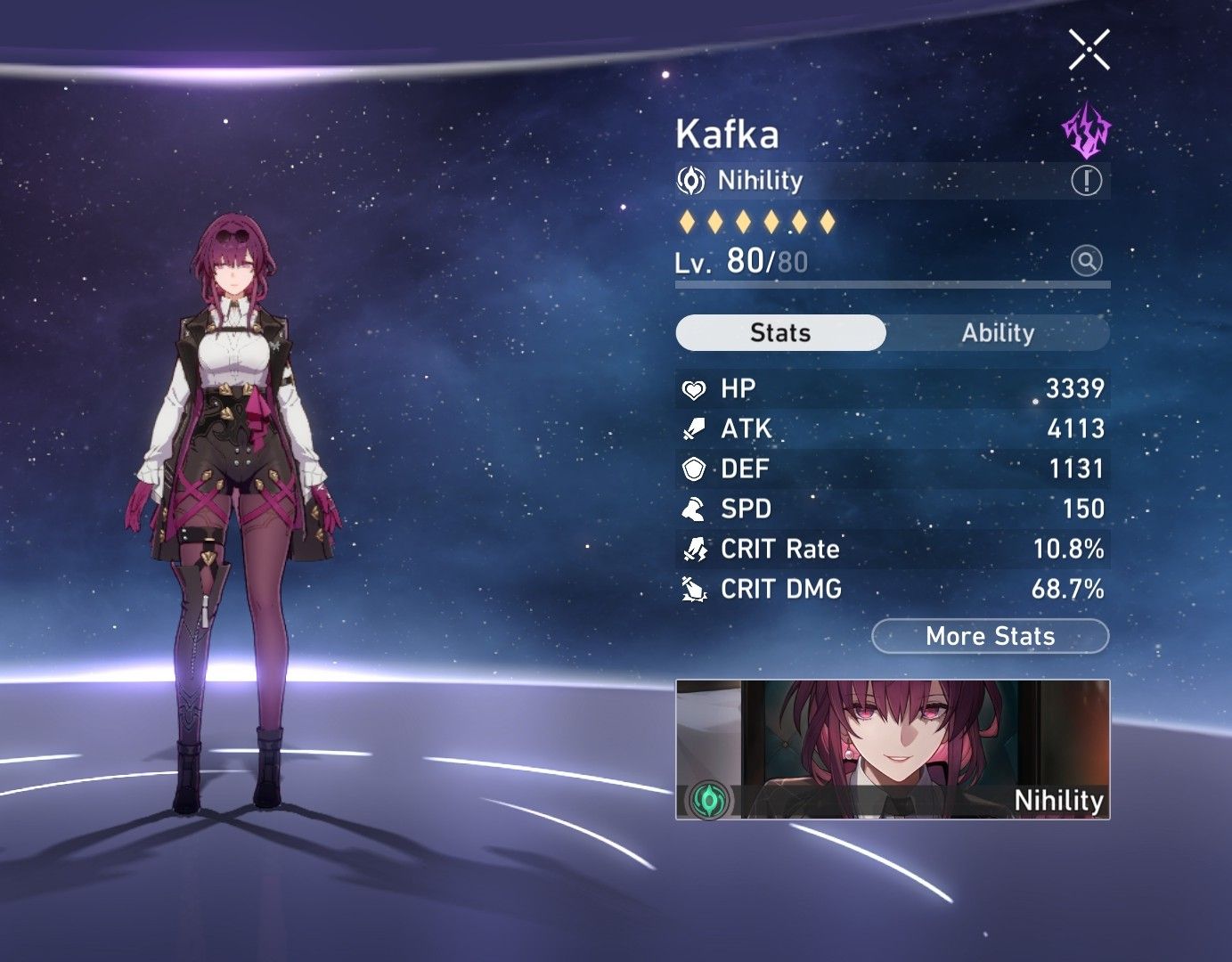The width and height of the screenshot is (1232, 962).
Task: Click the heart icon next to HP
Action: tap(696, 388)
